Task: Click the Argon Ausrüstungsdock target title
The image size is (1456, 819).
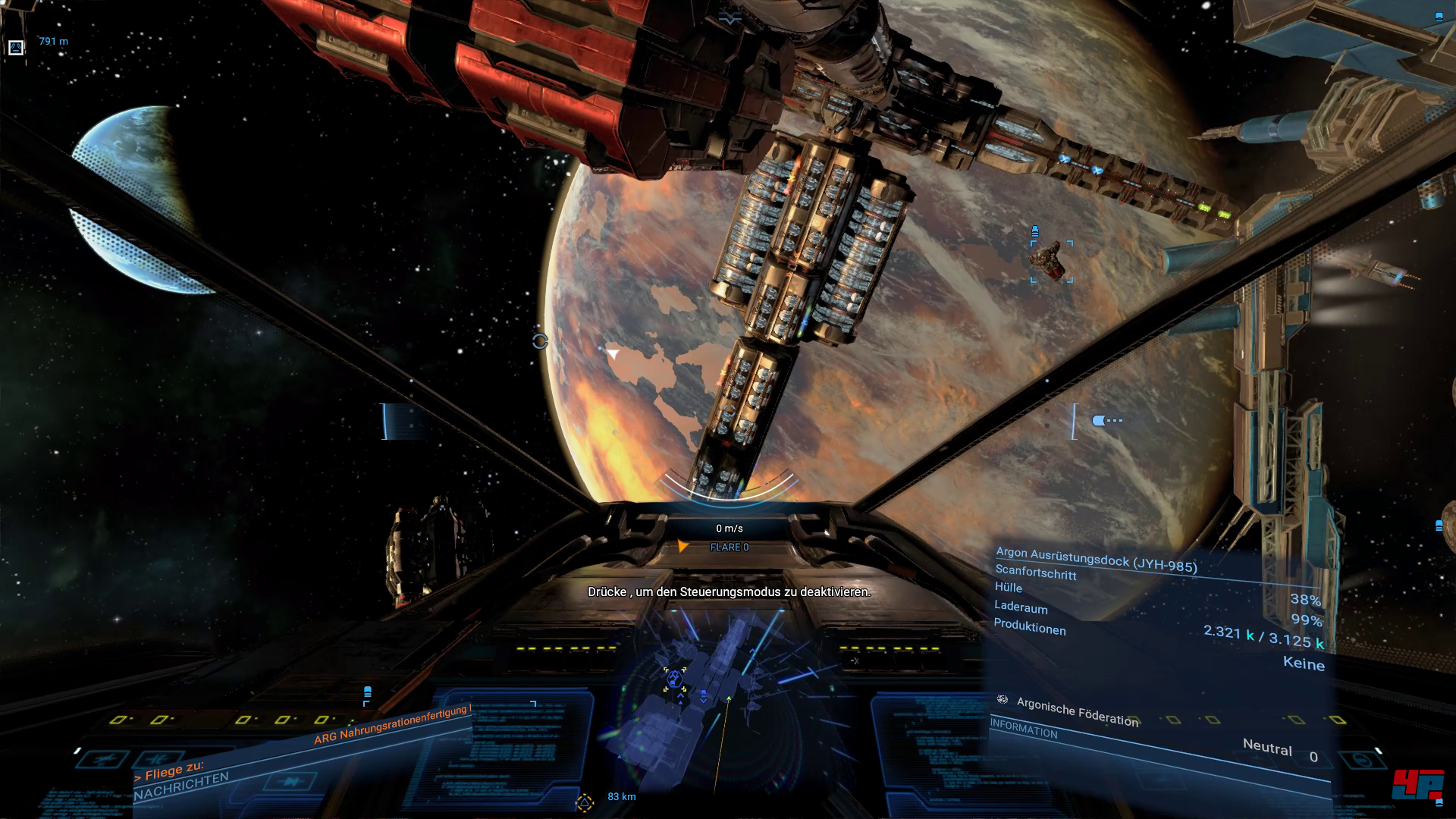Action: pos(1096,559)
